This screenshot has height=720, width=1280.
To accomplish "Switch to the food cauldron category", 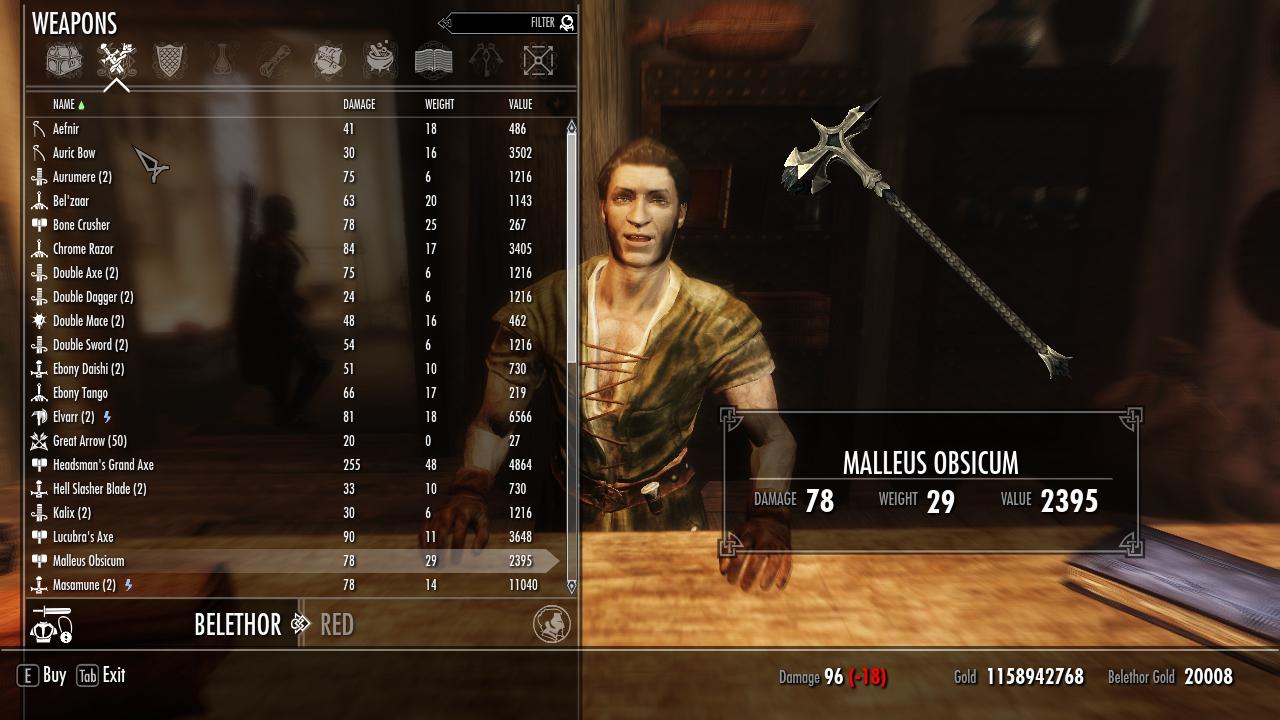I will click(x=380, y=61).
